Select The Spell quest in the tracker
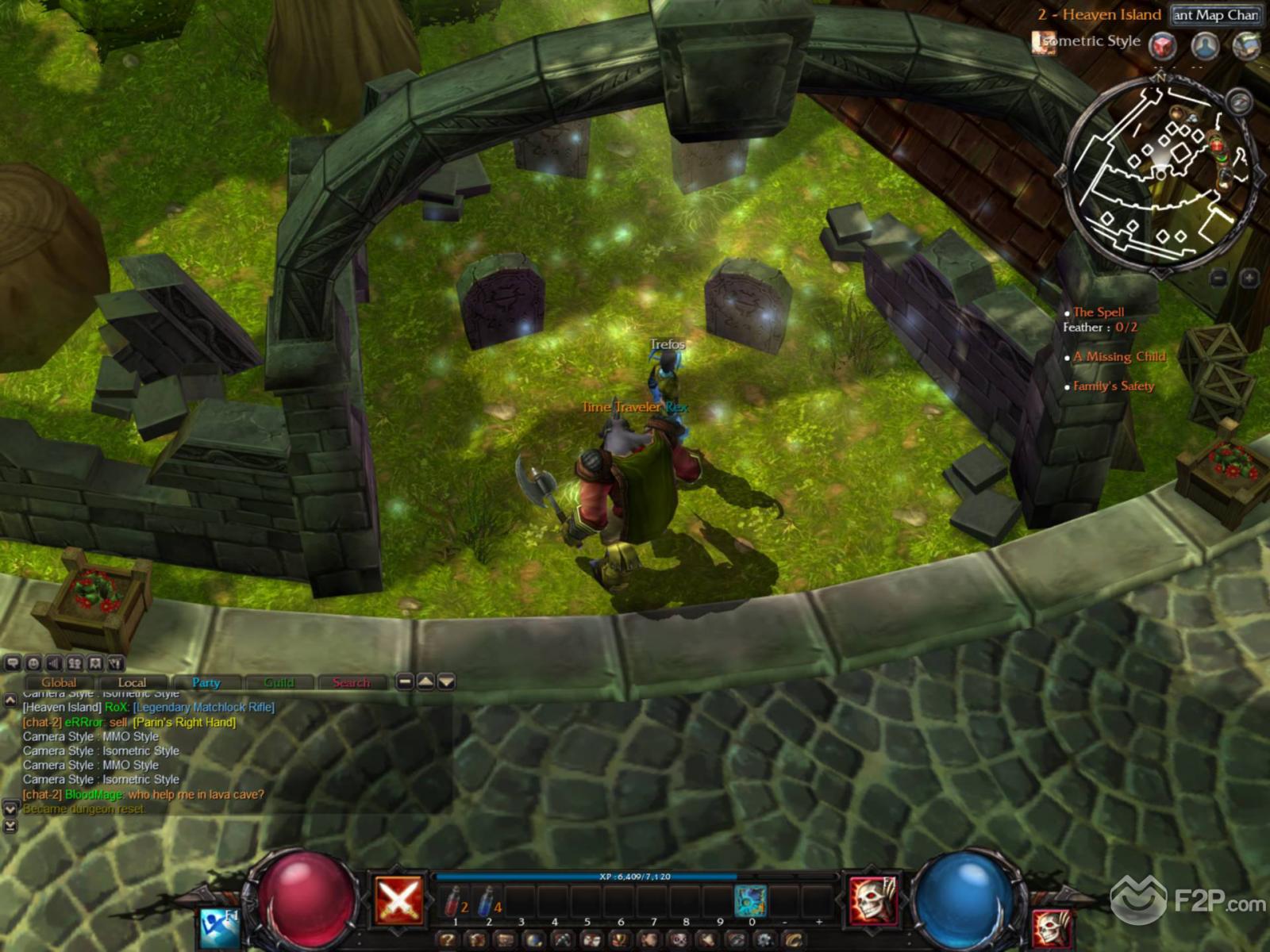Screen dimensions: 1270x952 [x=1099, y=312]
